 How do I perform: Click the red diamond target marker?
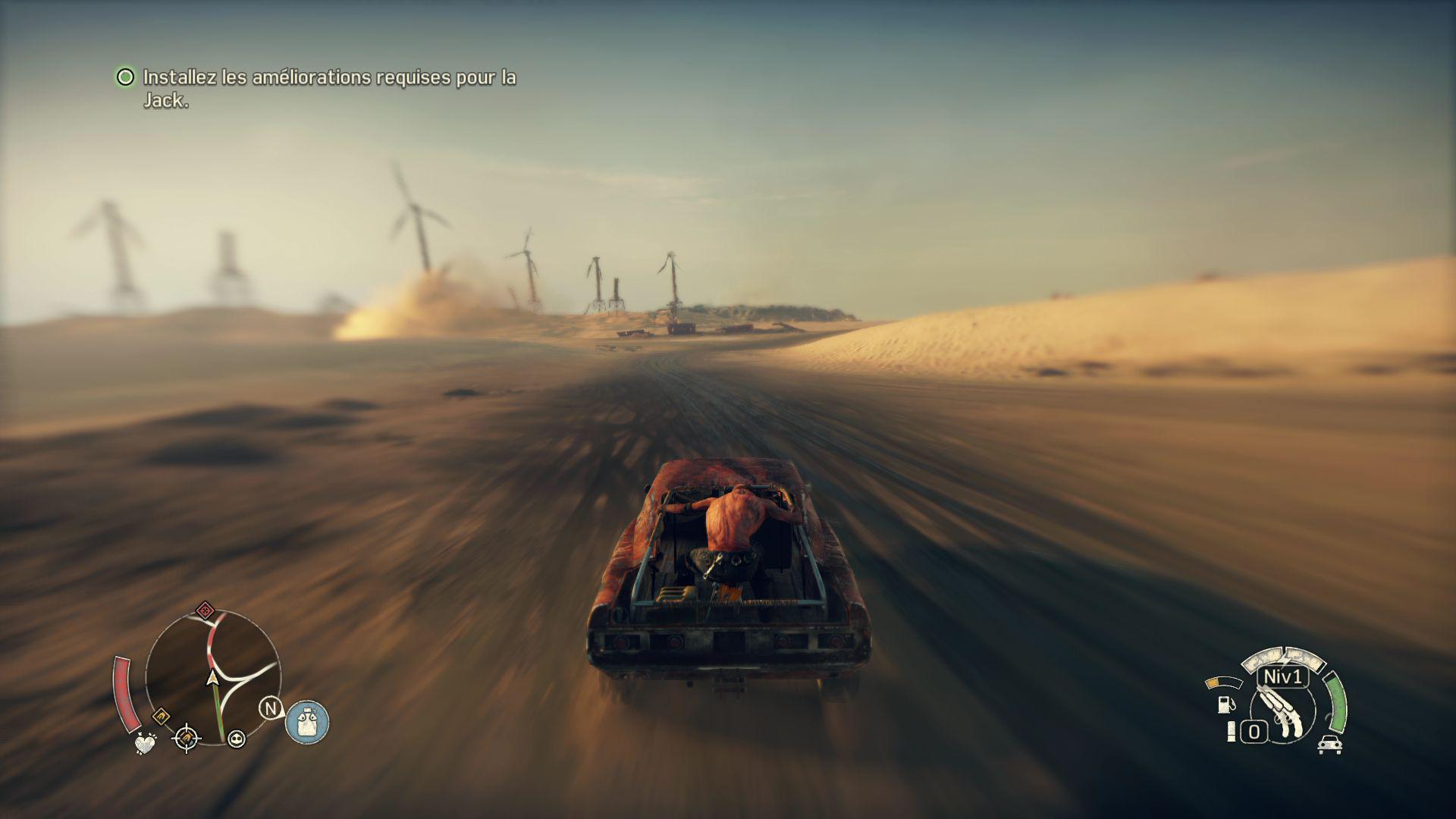(205, 610)
